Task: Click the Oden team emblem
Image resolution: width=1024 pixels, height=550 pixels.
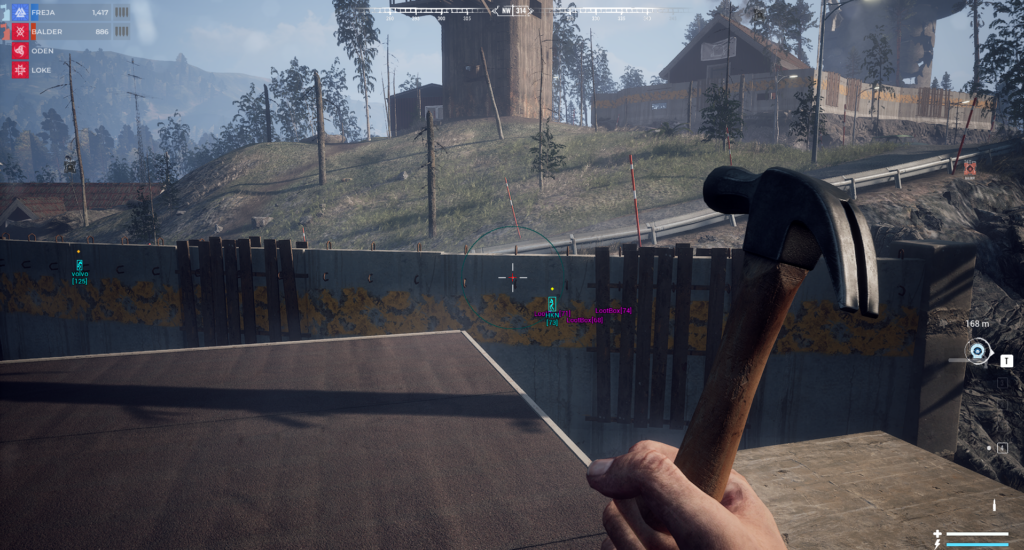Action: coord(19,51)
